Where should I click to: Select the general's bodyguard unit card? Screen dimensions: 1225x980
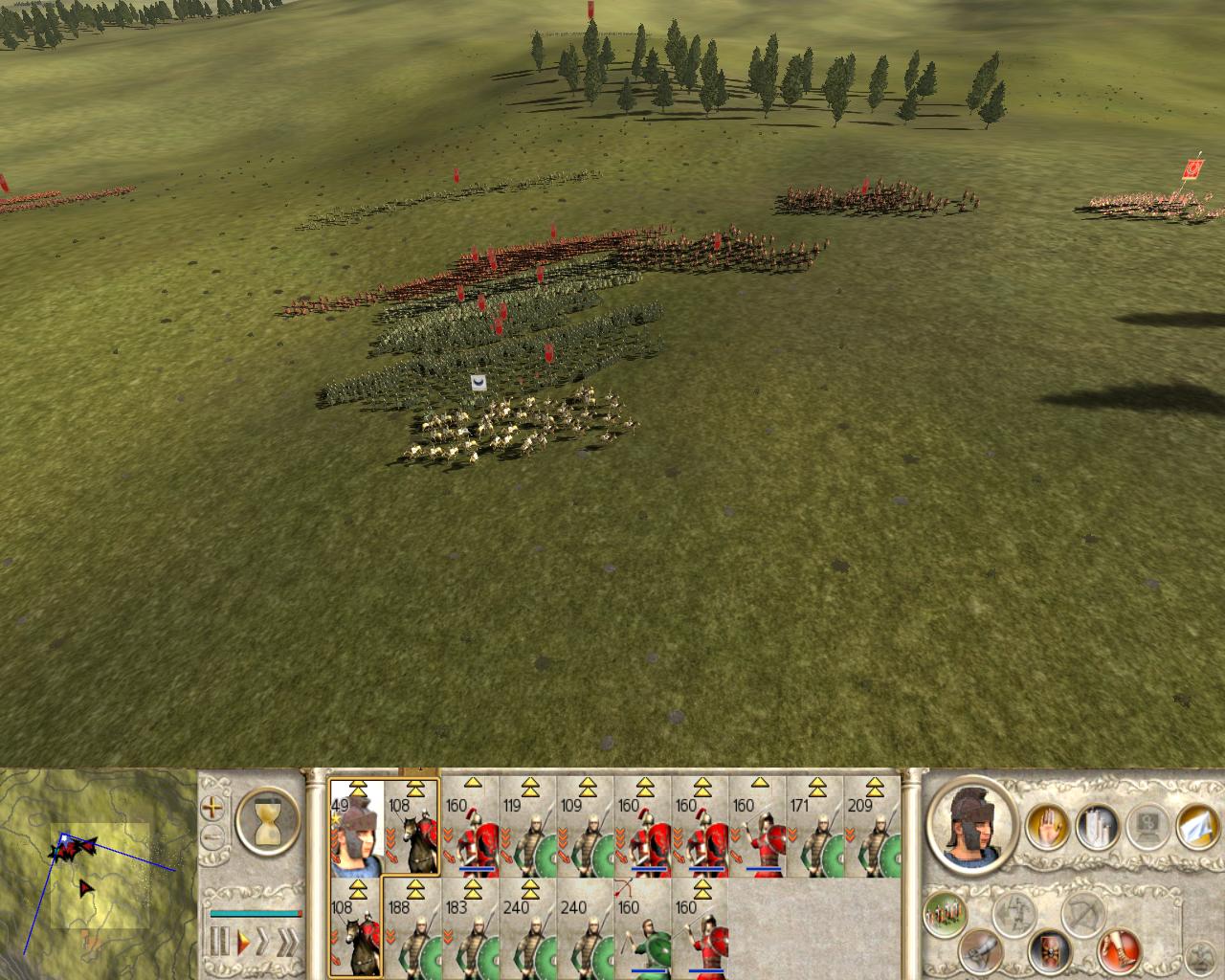pyautogui.click(x=355, y=827)
